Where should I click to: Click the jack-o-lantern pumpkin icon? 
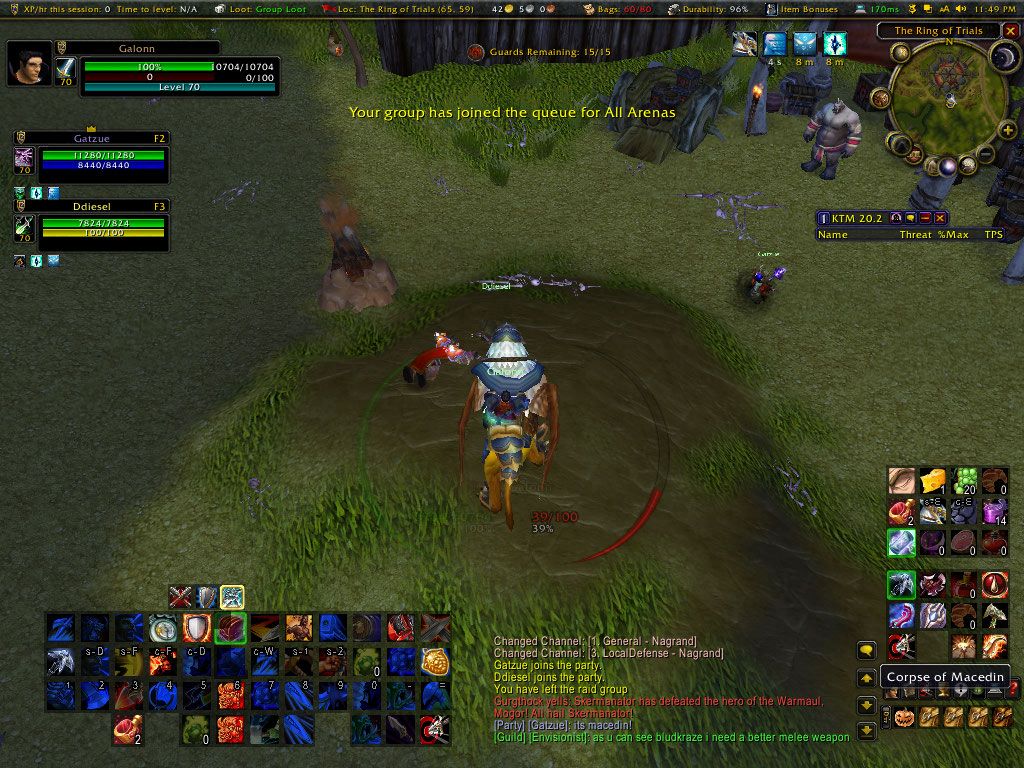pos(907,716)
